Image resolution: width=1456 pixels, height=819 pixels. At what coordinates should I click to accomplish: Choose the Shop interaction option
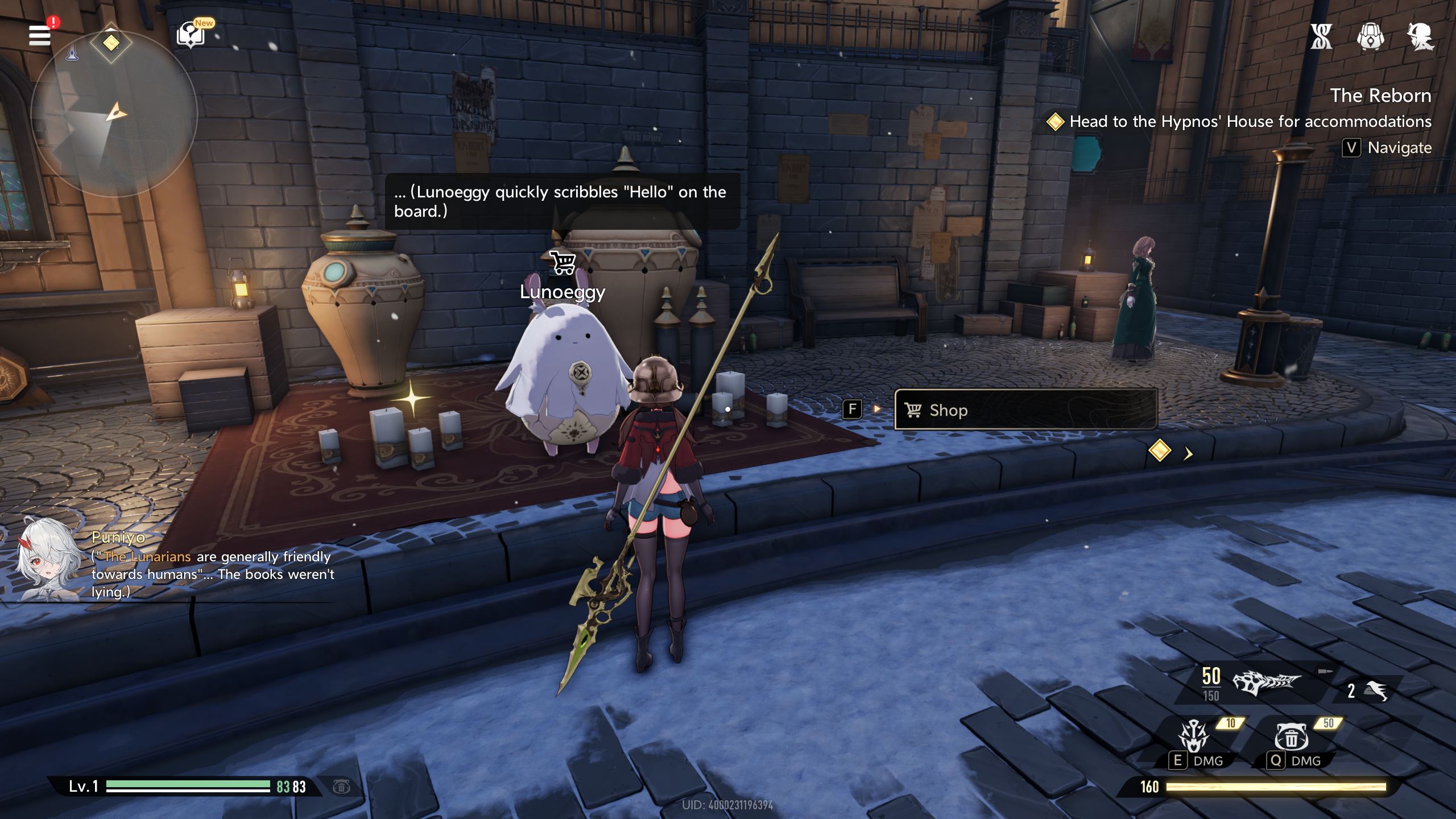1025,409
